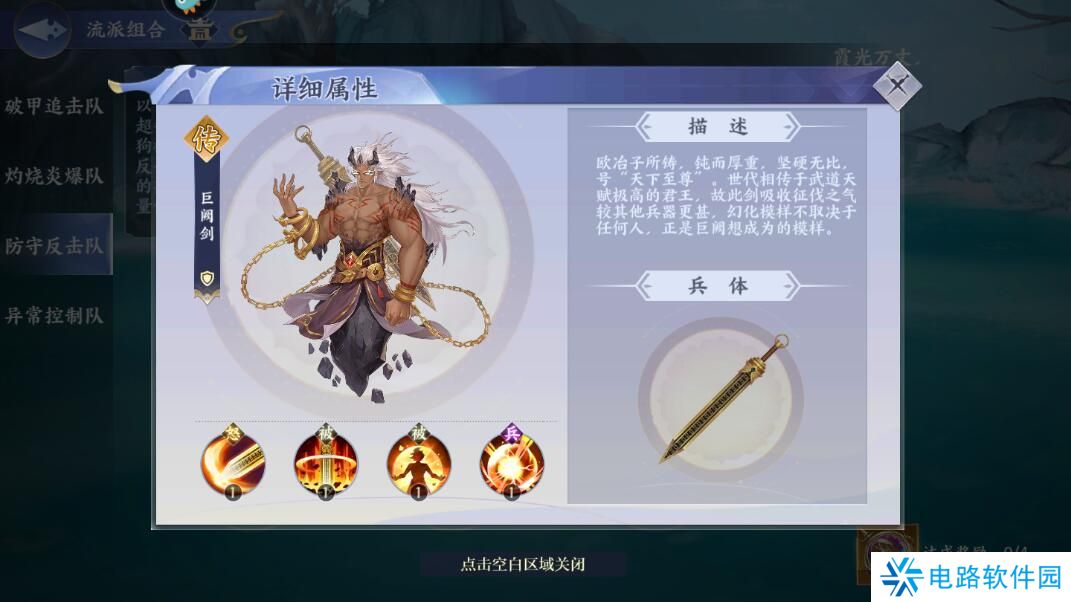Choose the 破甲追击队 team tab
This screenshot has height=602, width=1071.
[55, 107]
